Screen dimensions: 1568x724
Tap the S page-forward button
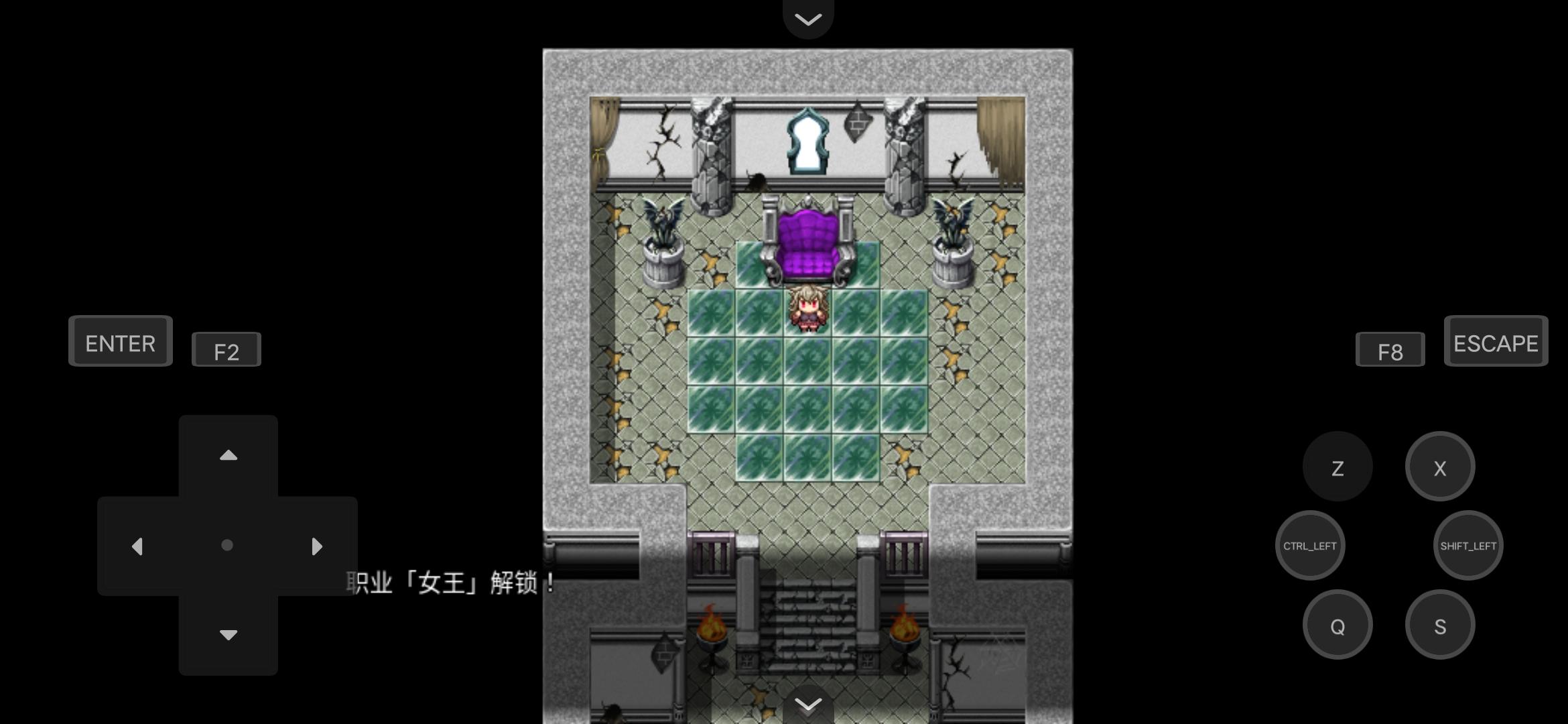coord(1440,624)
